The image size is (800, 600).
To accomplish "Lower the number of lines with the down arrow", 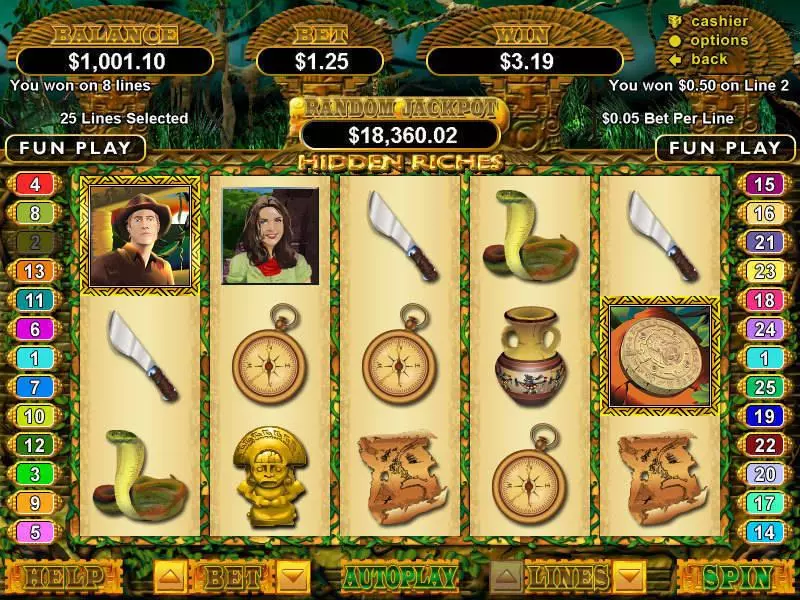I will coord(629,576).
